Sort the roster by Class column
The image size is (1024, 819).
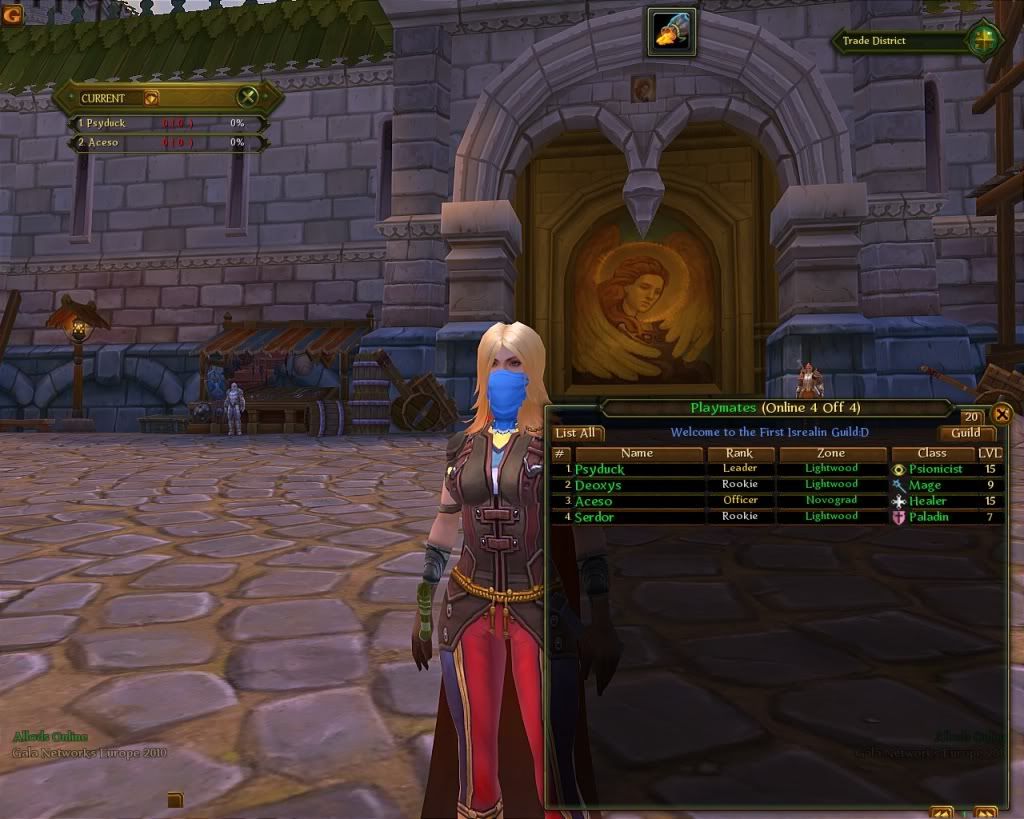pyautogui.click(x=931, y=454)
